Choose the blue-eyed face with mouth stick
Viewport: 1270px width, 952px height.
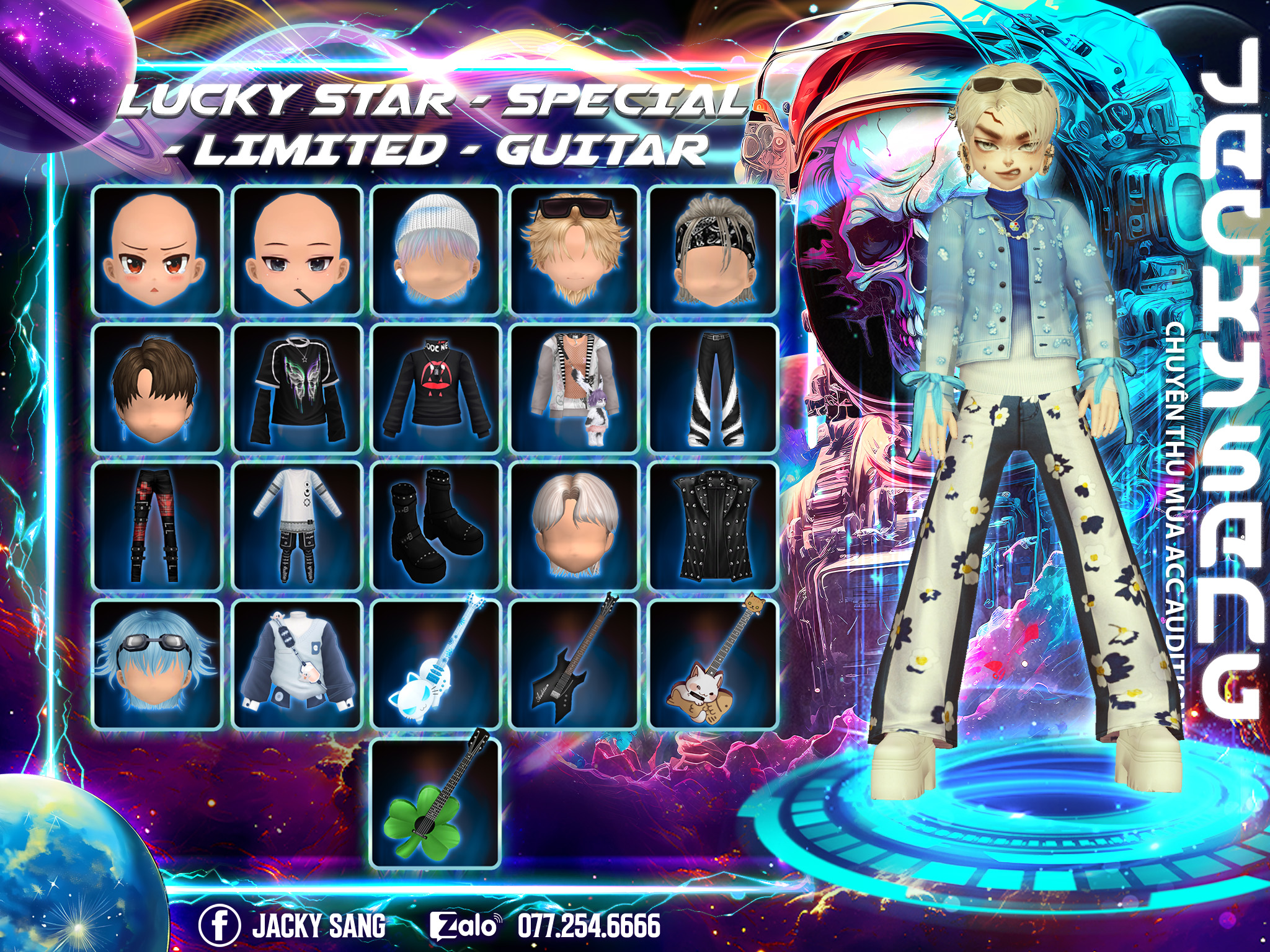tap(297, 250)
